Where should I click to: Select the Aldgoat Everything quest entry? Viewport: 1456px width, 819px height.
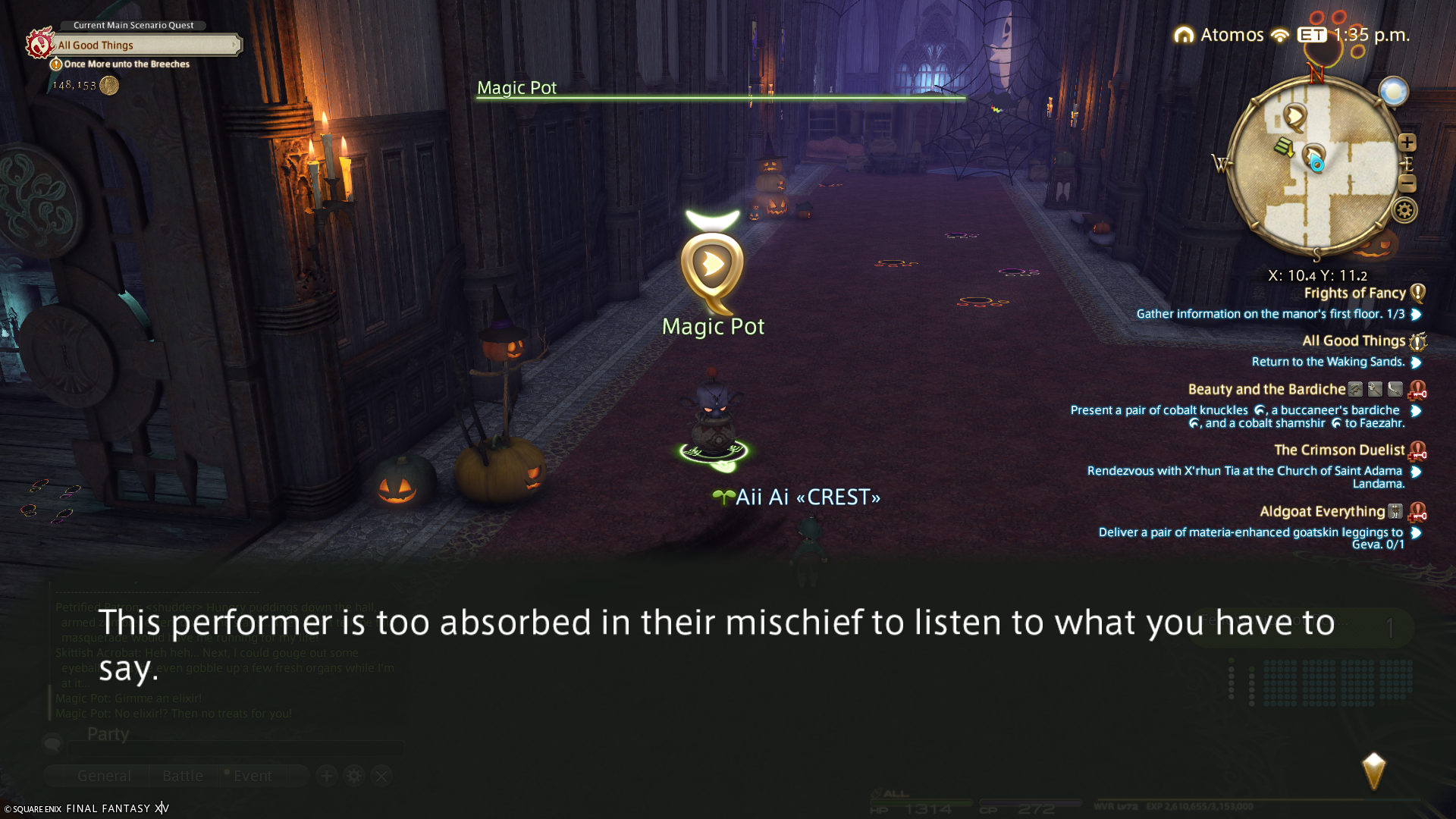1322,512
